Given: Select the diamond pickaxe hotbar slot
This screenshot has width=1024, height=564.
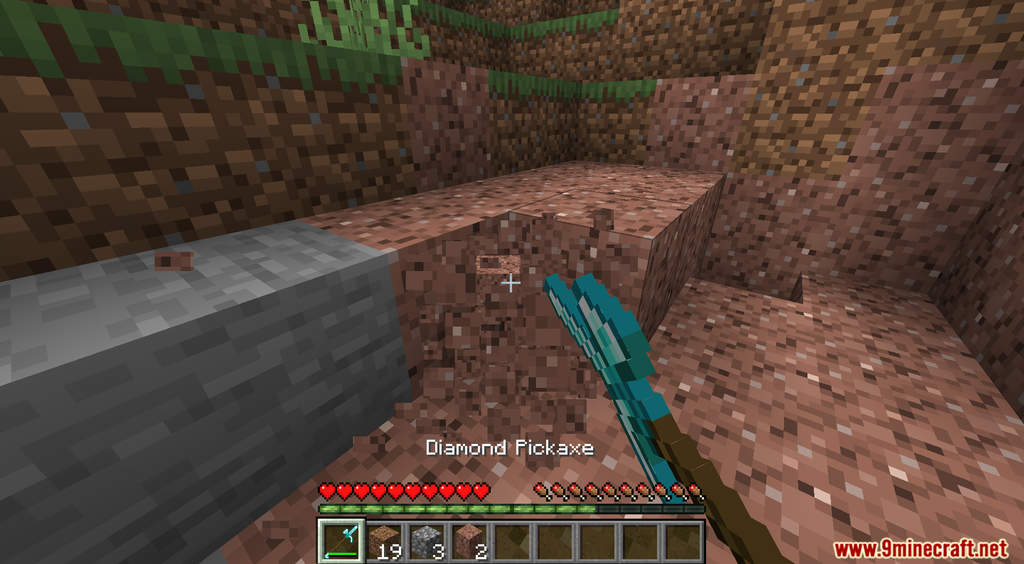Looking at the screenshot, I should tap(340, 541).
